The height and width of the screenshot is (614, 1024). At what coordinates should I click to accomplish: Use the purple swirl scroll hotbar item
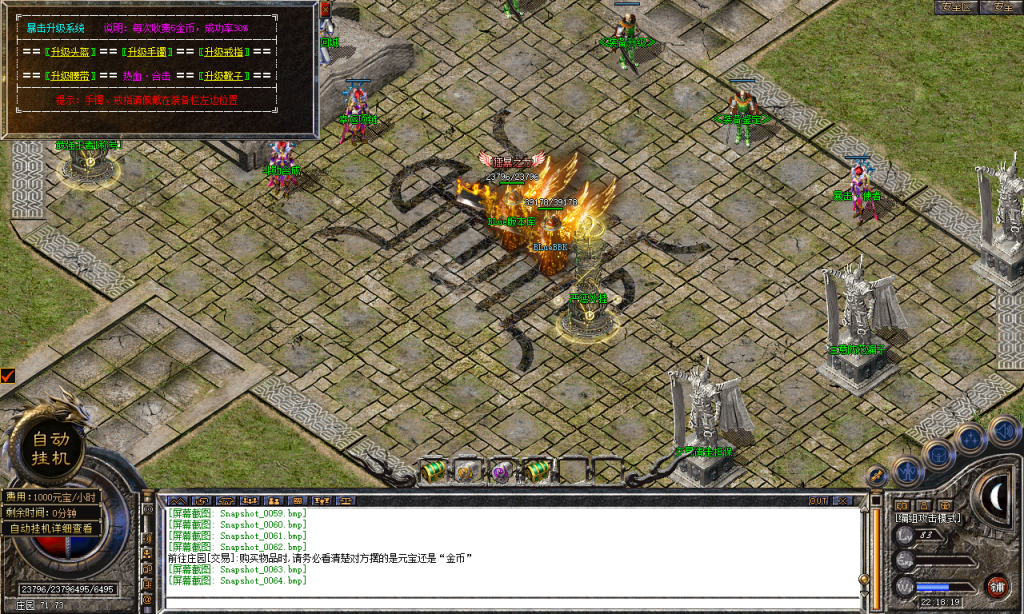502,469
